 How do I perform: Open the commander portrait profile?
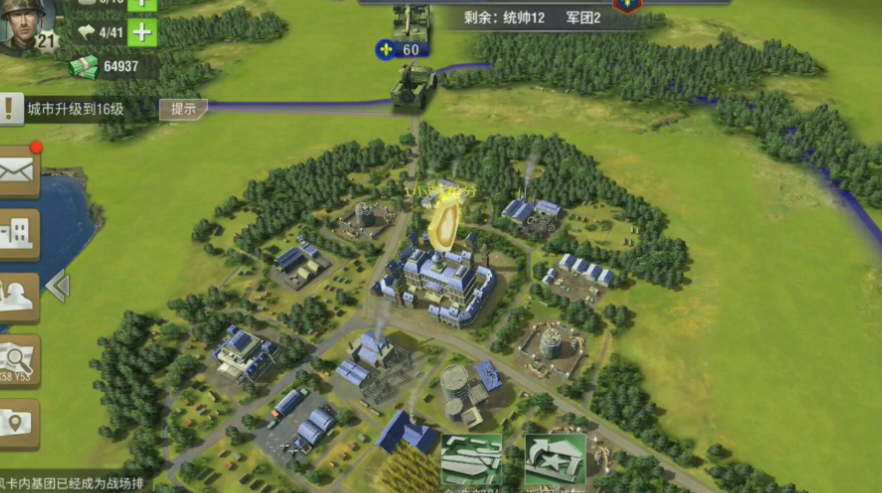pyautogui.click(x=27, y=24)
